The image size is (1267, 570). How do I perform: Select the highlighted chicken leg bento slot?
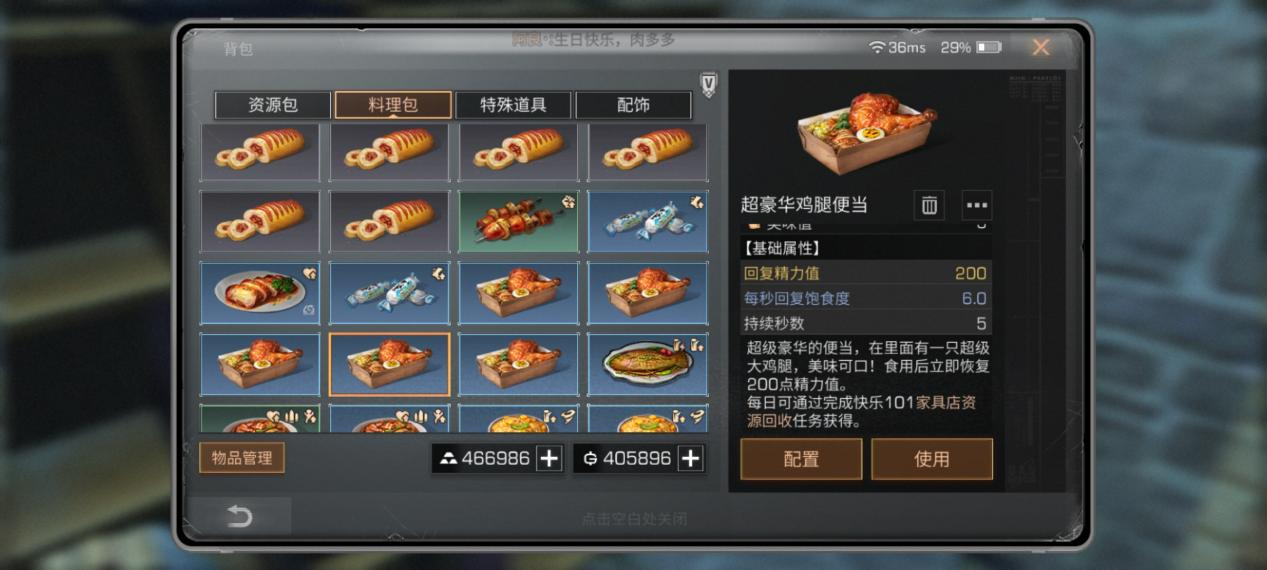coord(389,365)
